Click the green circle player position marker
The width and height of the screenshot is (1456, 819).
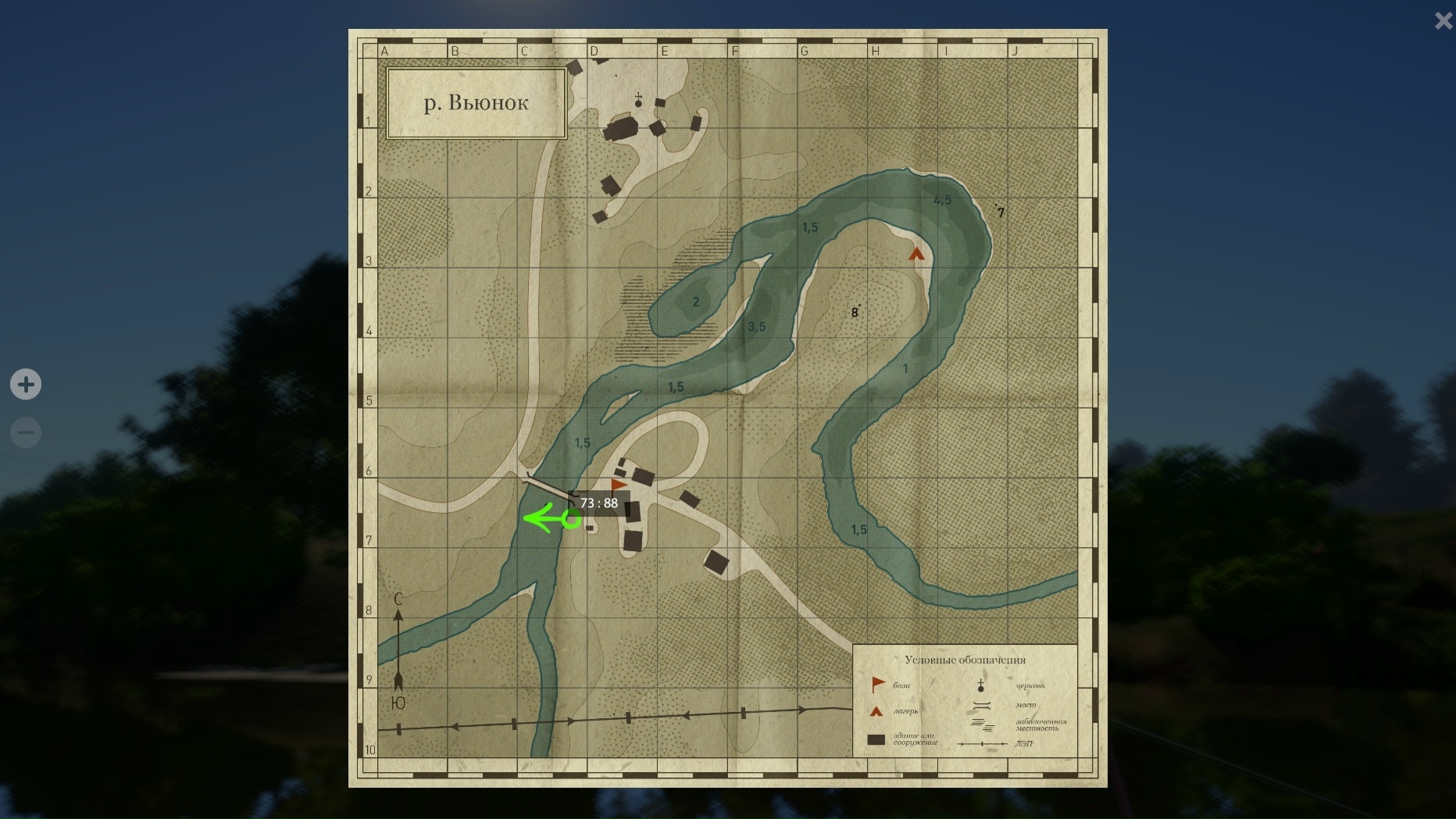(x=571, y=519)
